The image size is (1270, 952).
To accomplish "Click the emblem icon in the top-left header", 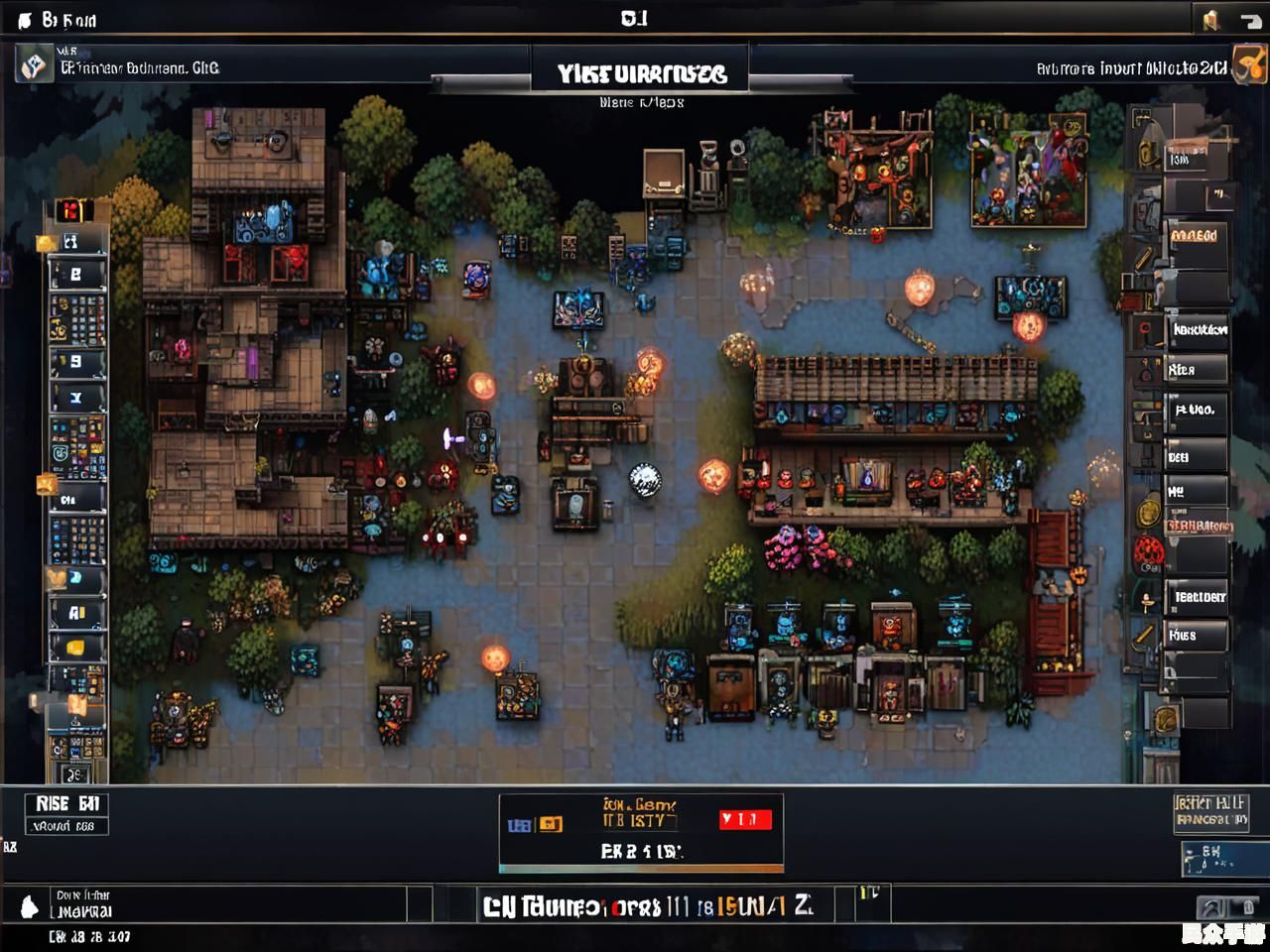I will 35,66.
